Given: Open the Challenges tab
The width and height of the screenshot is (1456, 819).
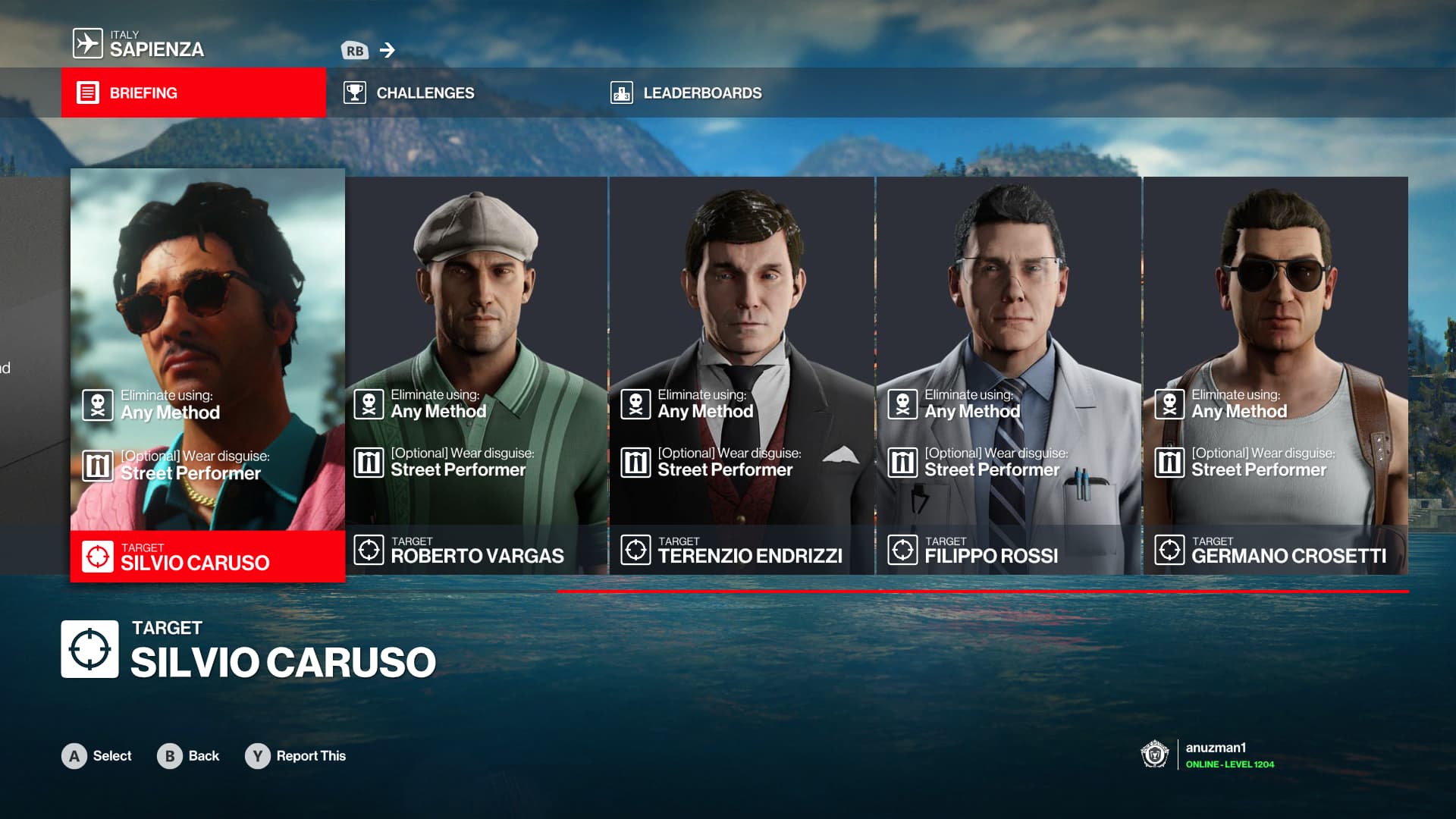Looking at the screenshot, I should click(425, 93).
